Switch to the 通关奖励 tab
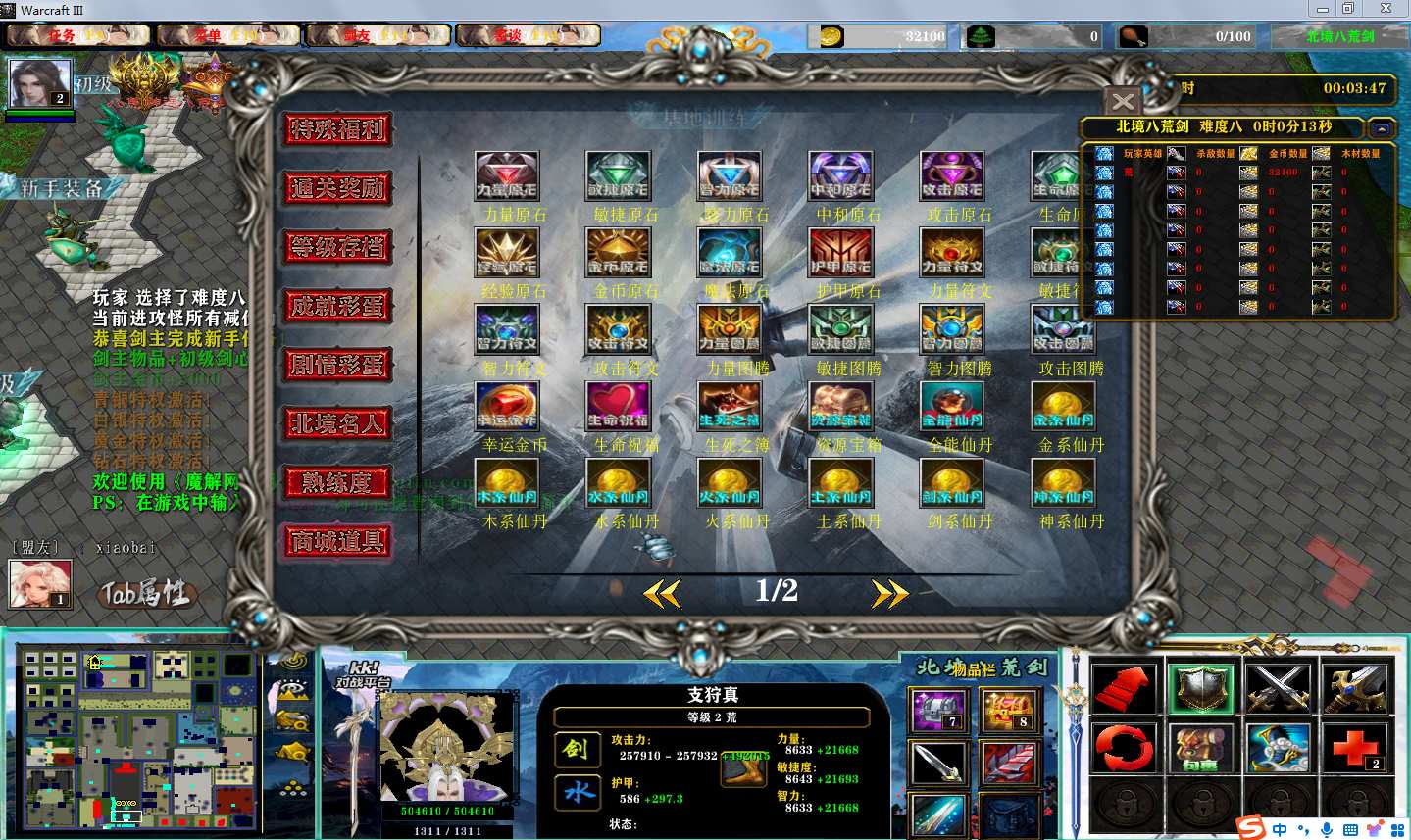 338,188
